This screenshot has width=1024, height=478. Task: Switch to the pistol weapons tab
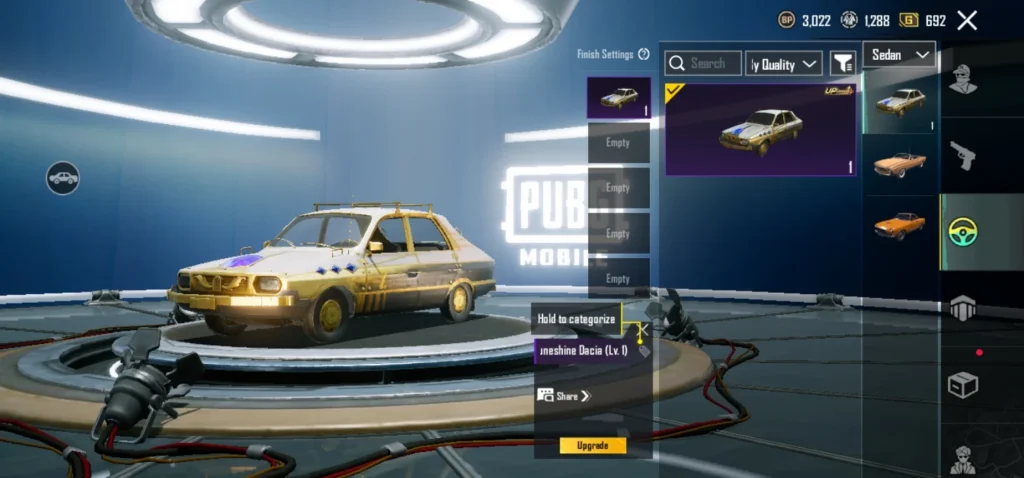pos(963,155)
